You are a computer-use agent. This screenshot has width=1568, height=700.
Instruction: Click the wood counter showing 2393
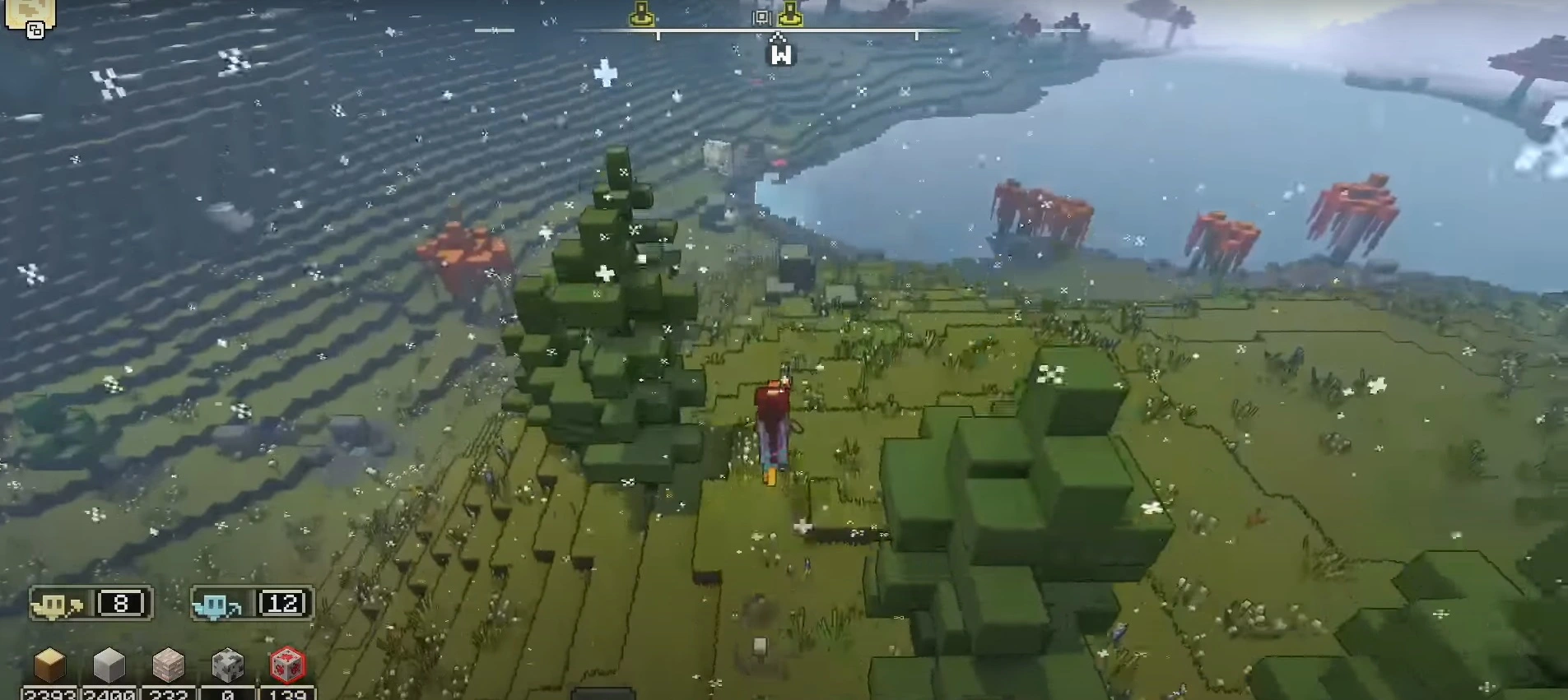[49, 695]
